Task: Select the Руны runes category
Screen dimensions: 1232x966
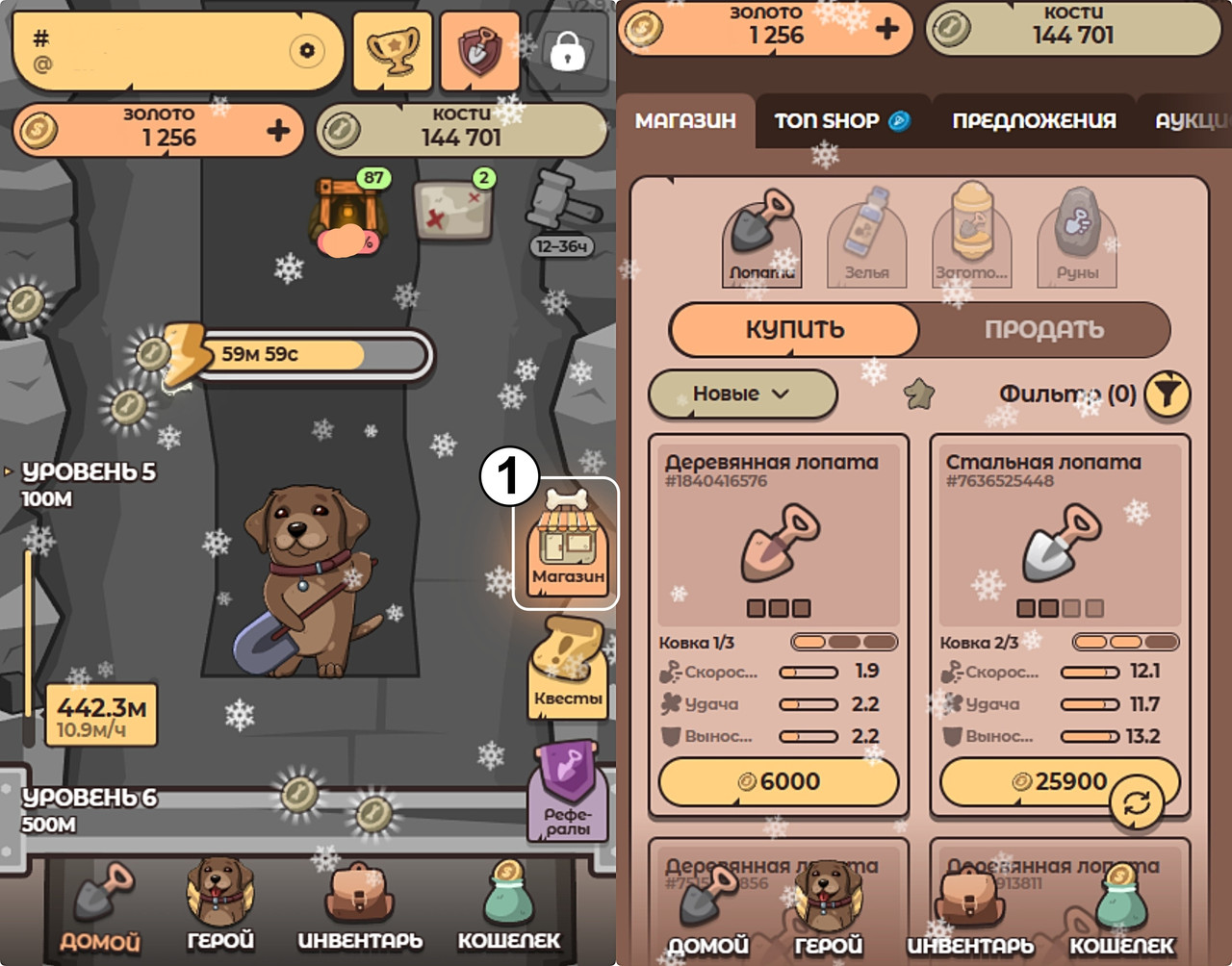Action: pos(1077,239)
